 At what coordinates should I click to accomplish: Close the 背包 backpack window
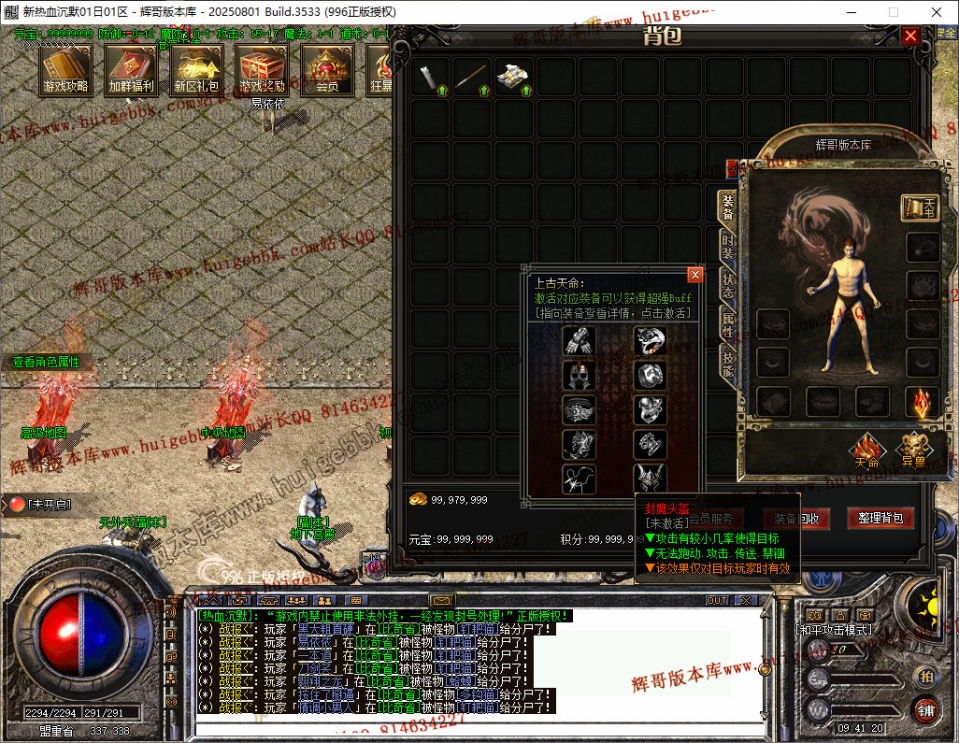pos(910,36)
